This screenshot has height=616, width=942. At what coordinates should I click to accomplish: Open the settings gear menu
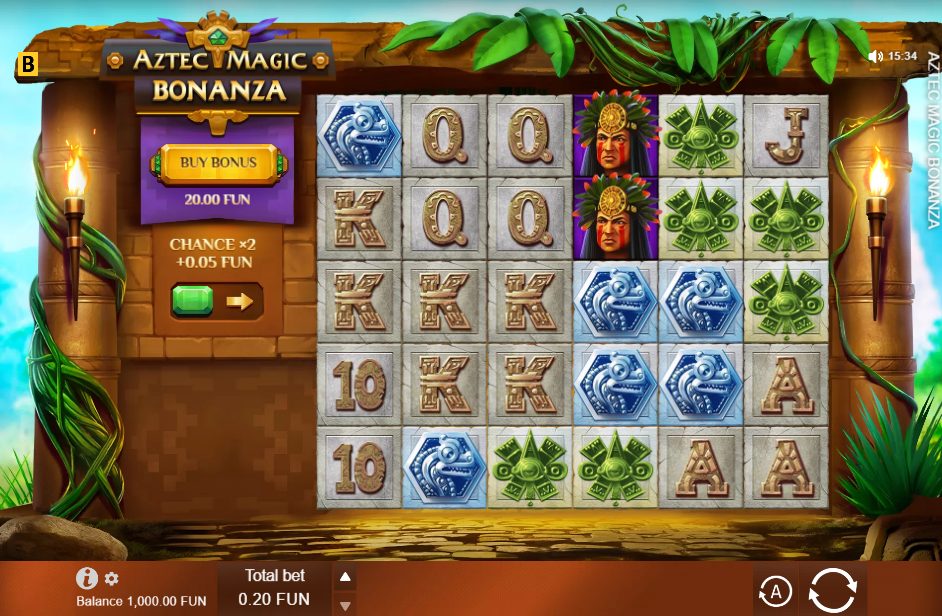112,579
